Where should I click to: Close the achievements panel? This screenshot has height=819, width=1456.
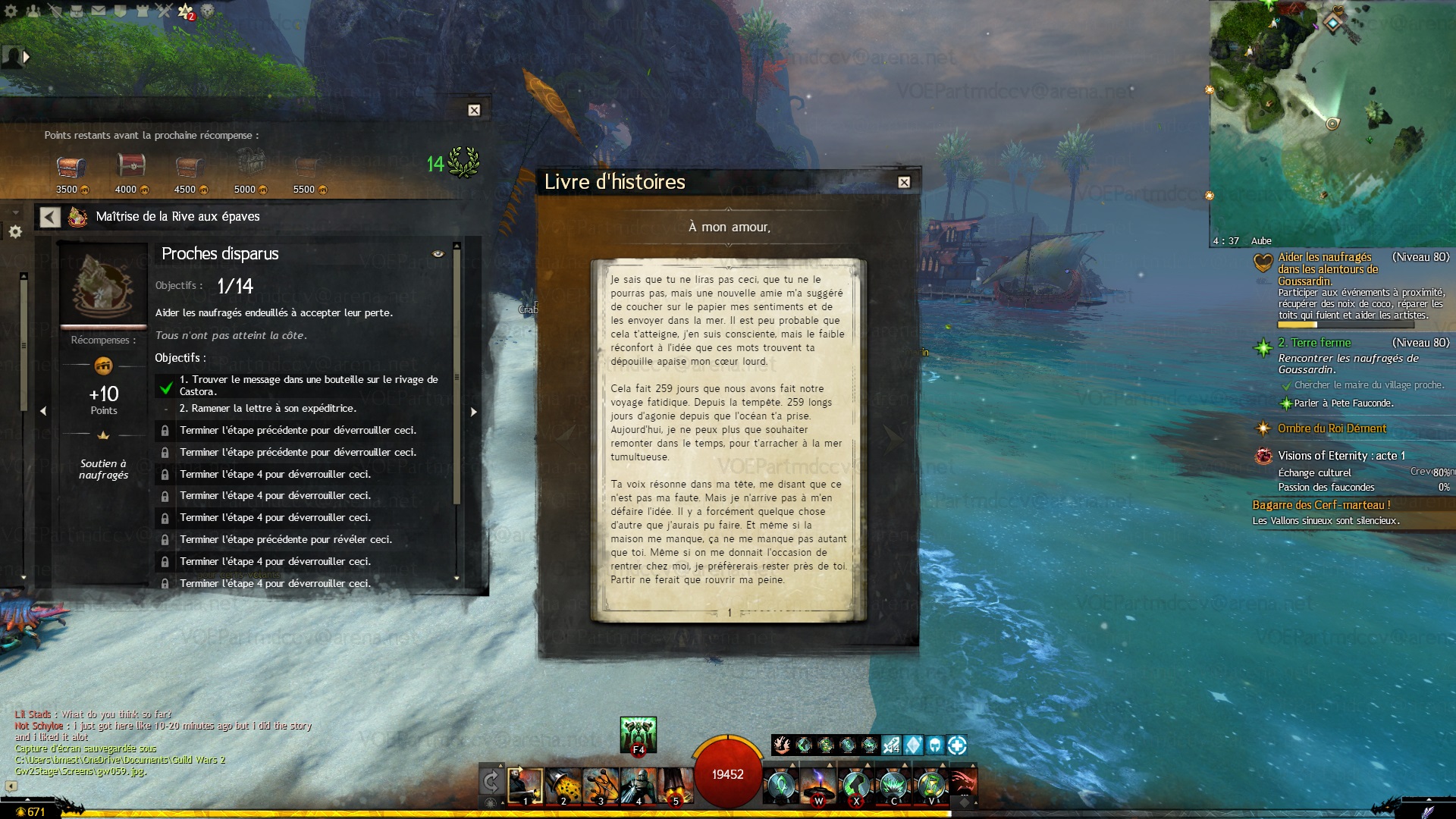coord(474,110)
